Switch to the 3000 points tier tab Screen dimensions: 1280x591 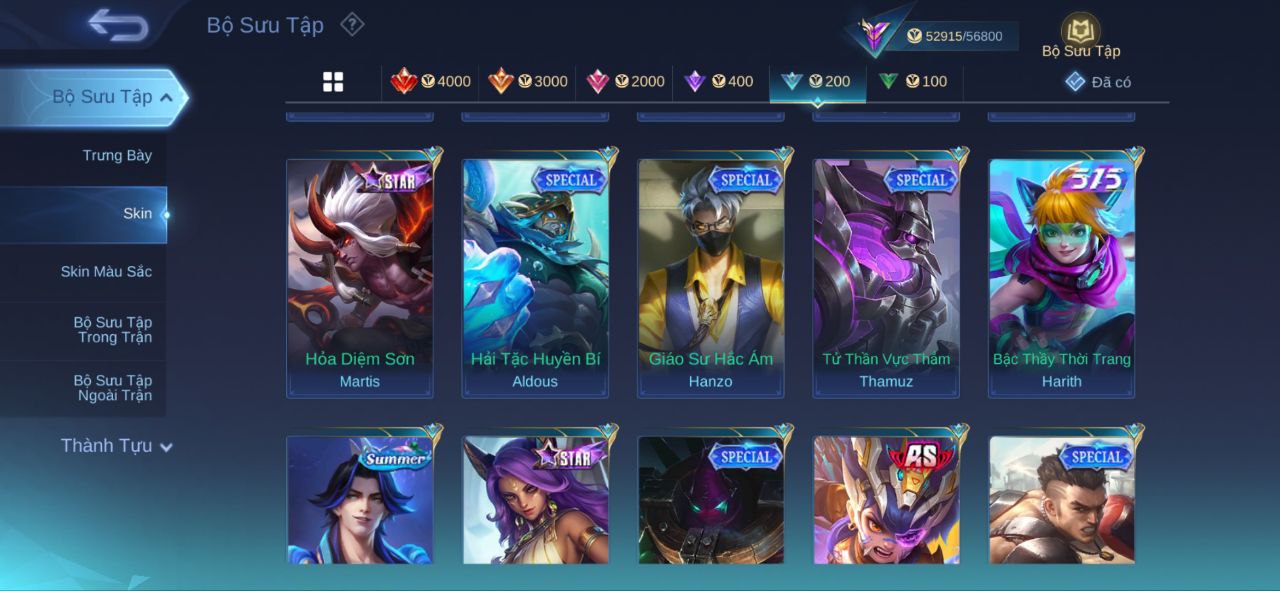coord(528,82)
